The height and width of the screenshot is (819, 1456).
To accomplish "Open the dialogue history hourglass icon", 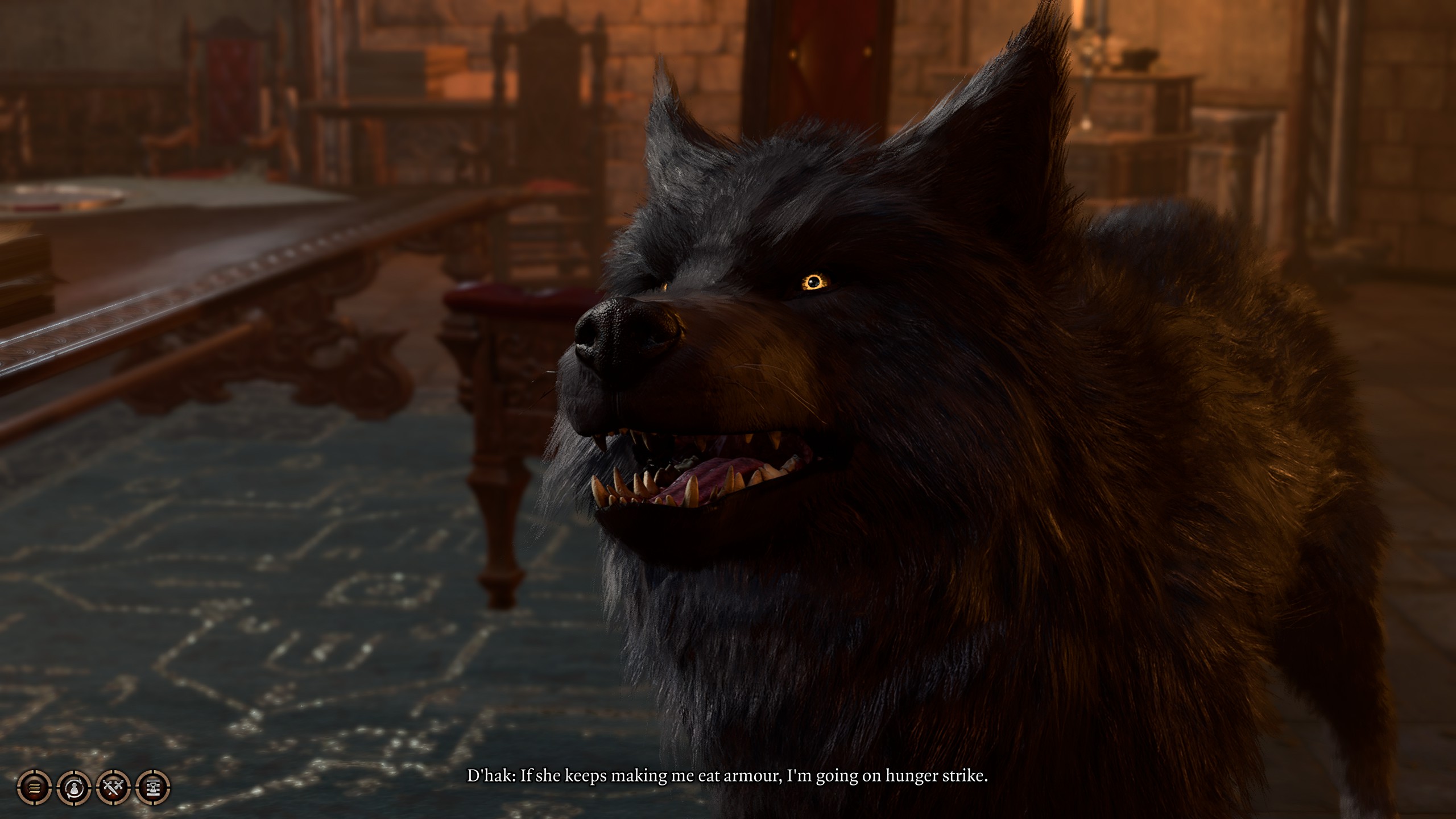I will click(154, 788).
